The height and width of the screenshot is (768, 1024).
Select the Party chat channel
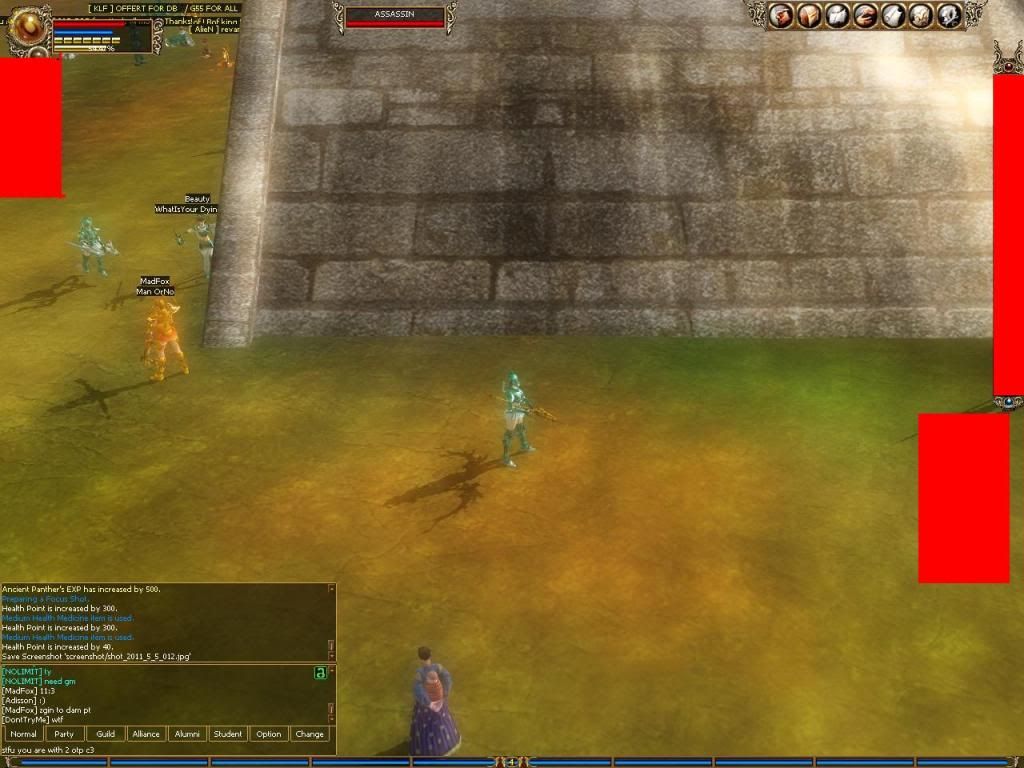click(64, 734)
